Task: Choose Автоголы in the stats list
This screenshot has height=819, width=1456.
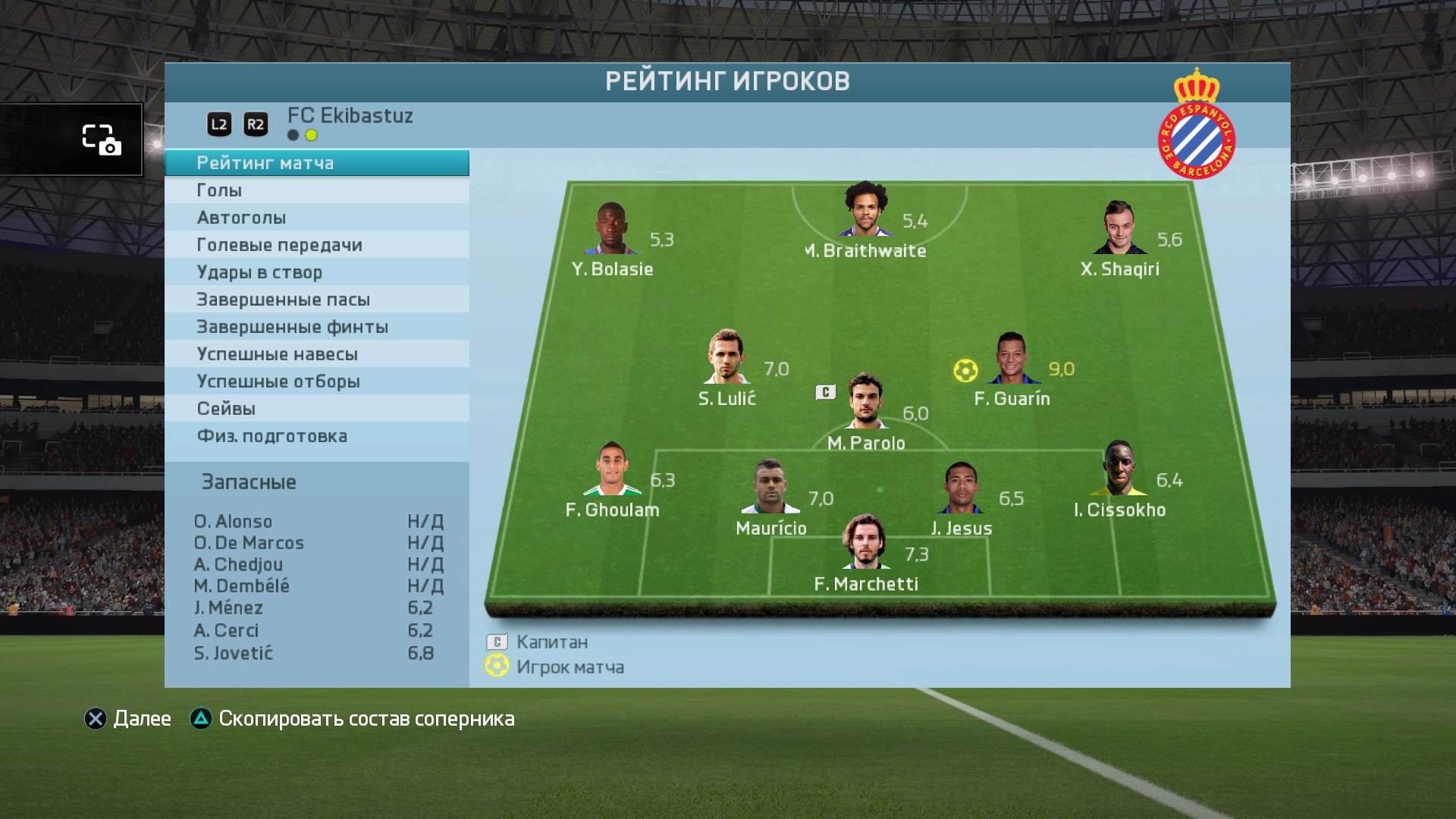Action: (316, 218)
